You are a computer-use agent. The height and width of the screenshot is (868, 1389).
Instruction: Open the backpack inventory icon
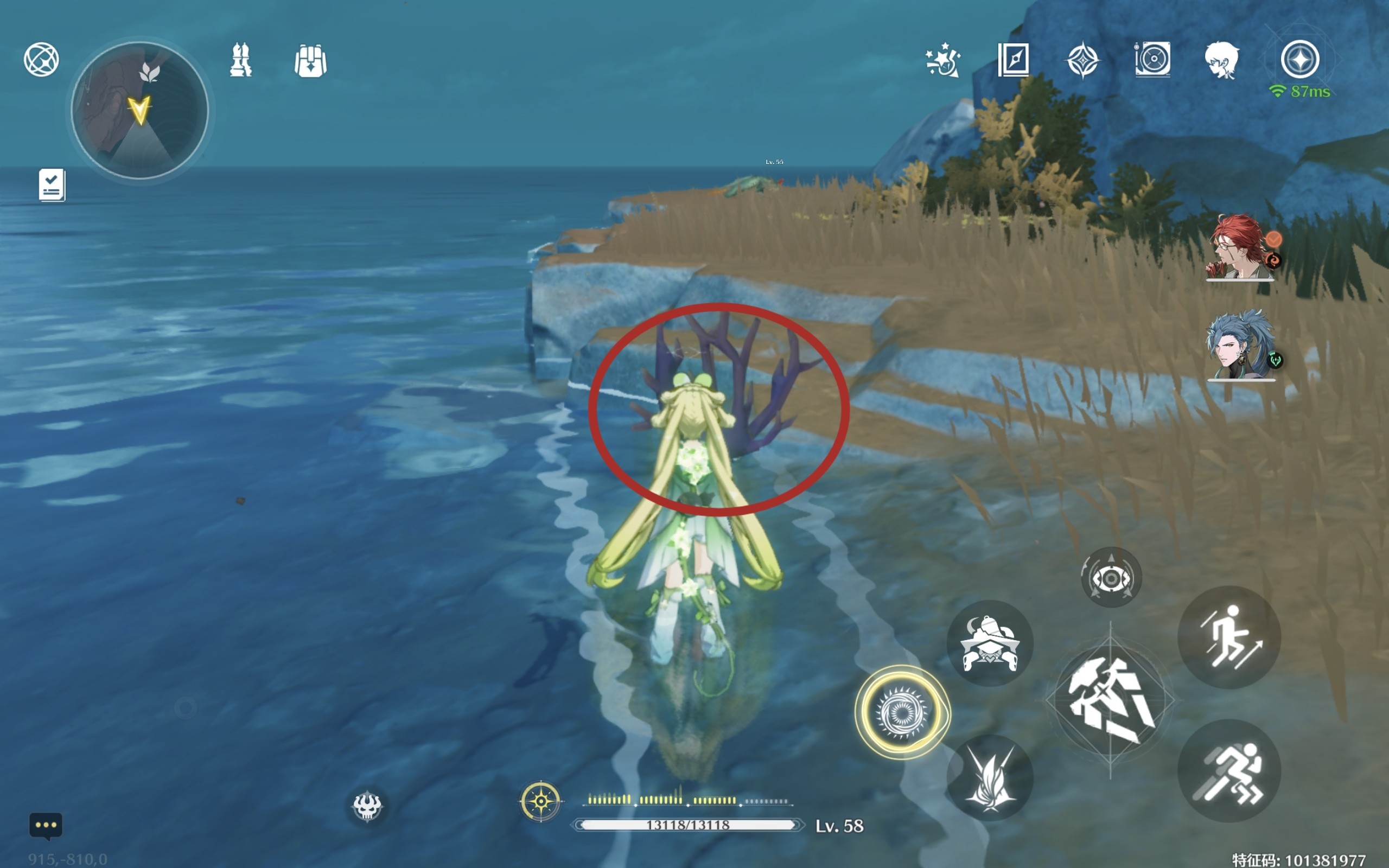coord(310,60)
